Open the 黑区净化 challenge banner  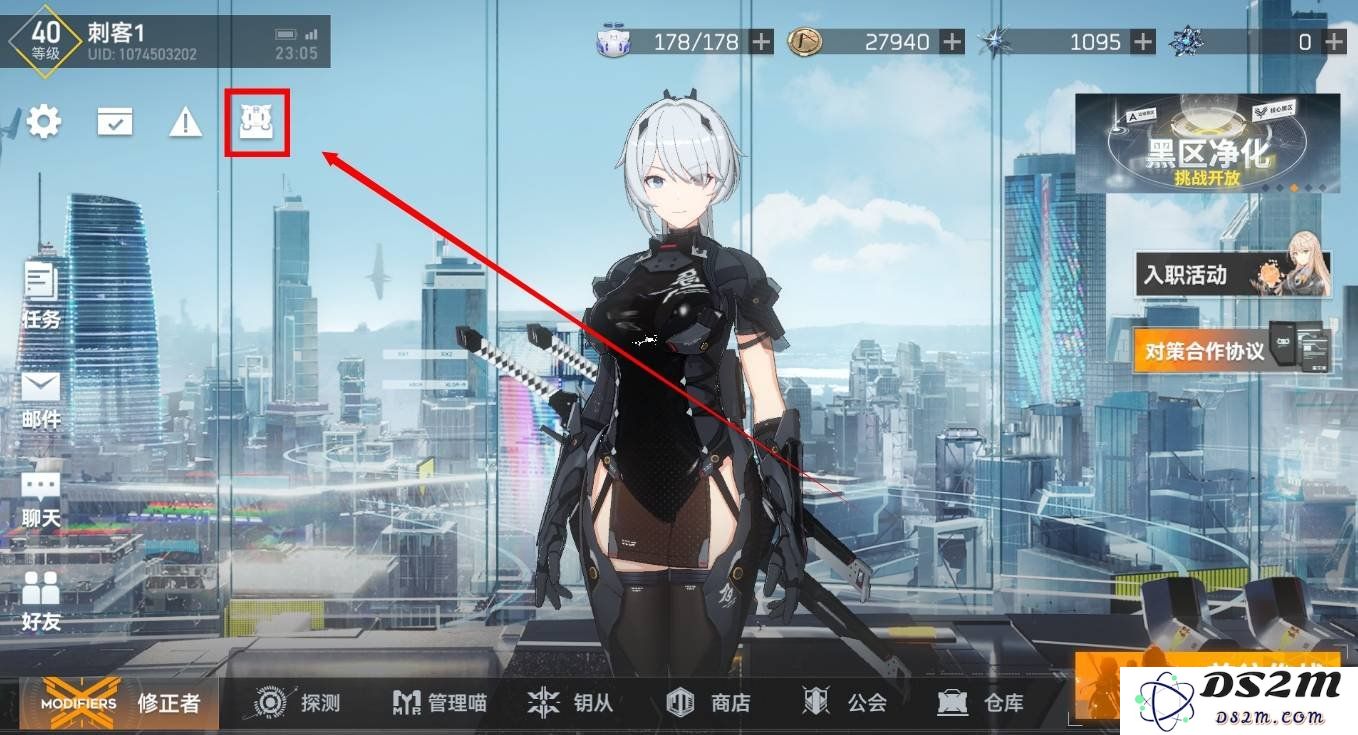tap(1207, 144)
